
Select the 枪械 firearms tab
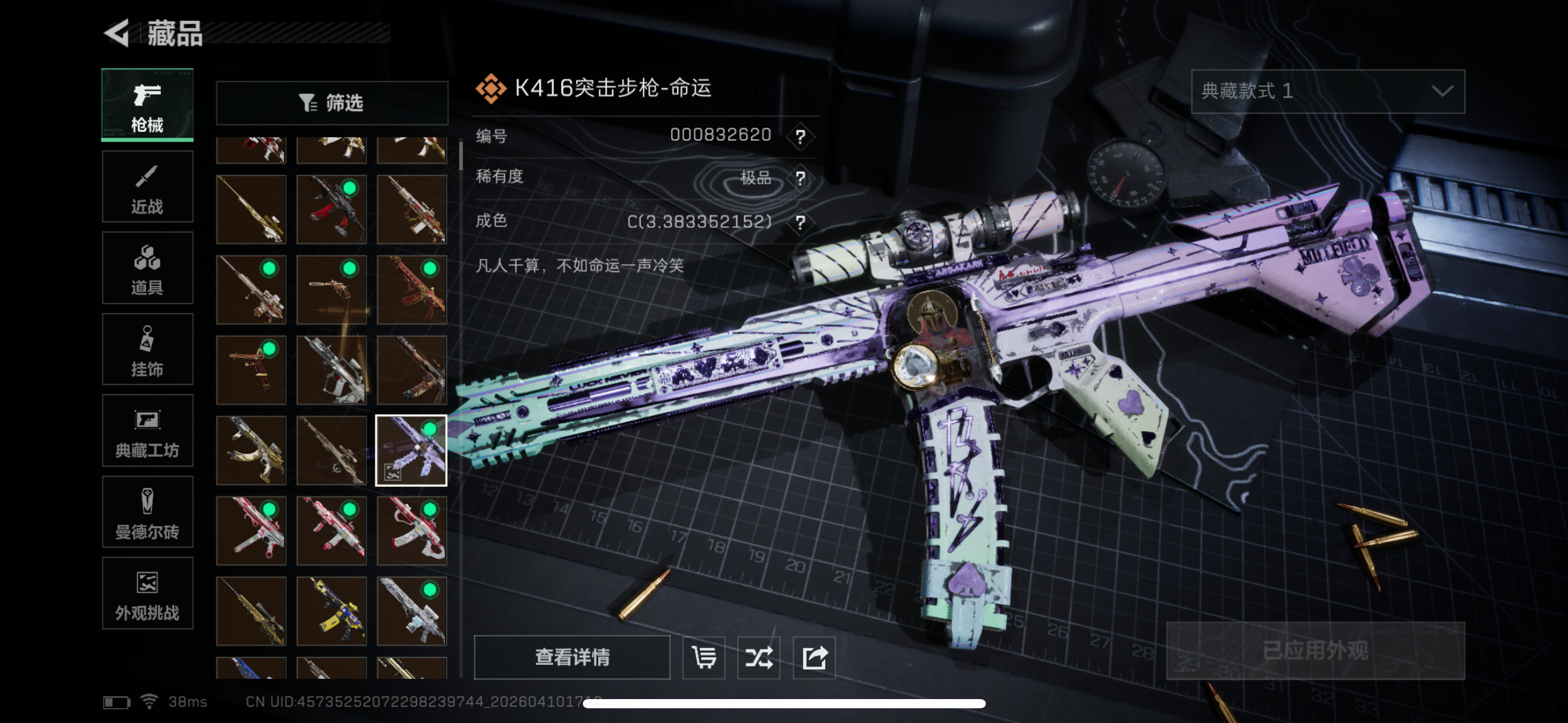pos(147,105)
